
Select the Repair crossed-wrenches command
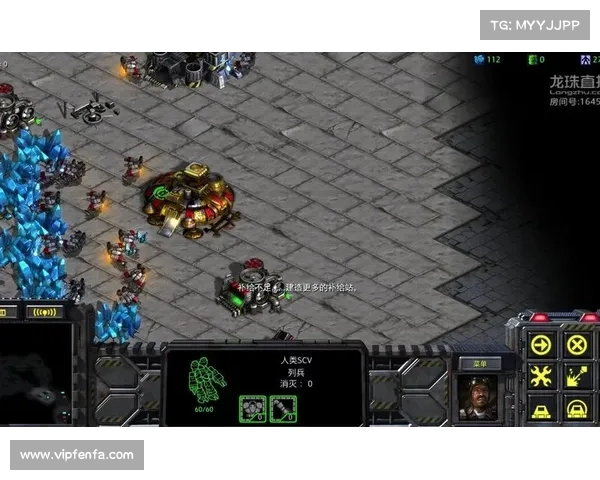coord(541,377)
